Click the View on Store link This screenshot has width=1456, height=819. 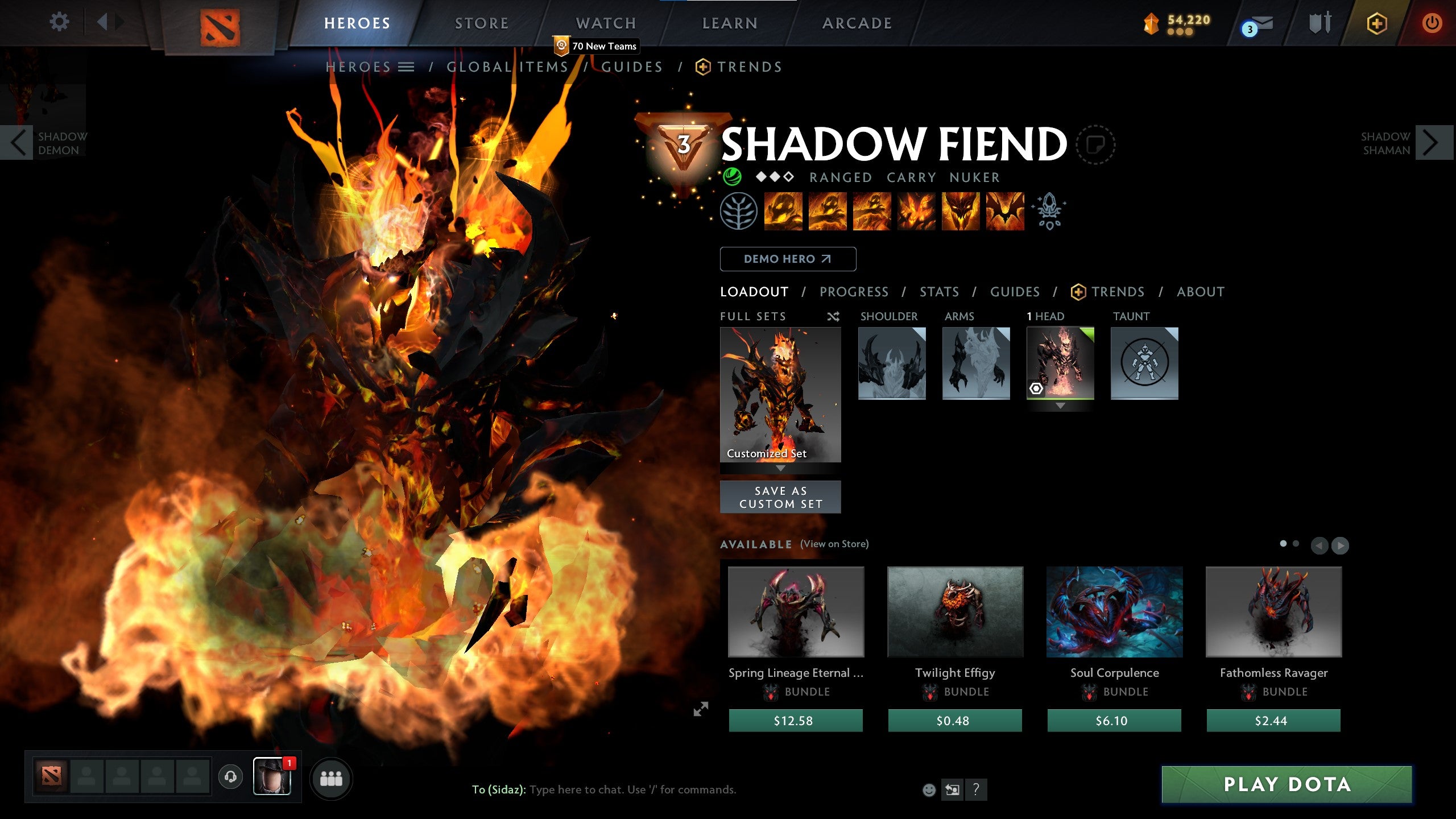point(835,544)
